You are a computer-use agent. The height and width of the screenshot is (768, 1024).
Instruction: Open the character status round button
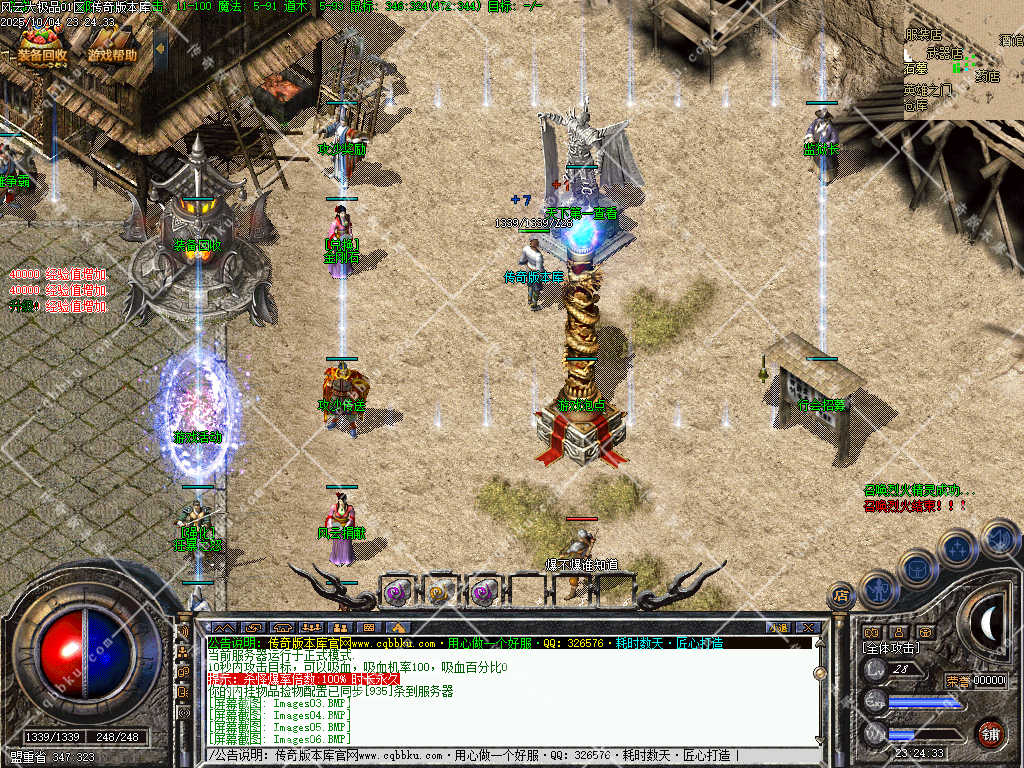pos(877,589)
